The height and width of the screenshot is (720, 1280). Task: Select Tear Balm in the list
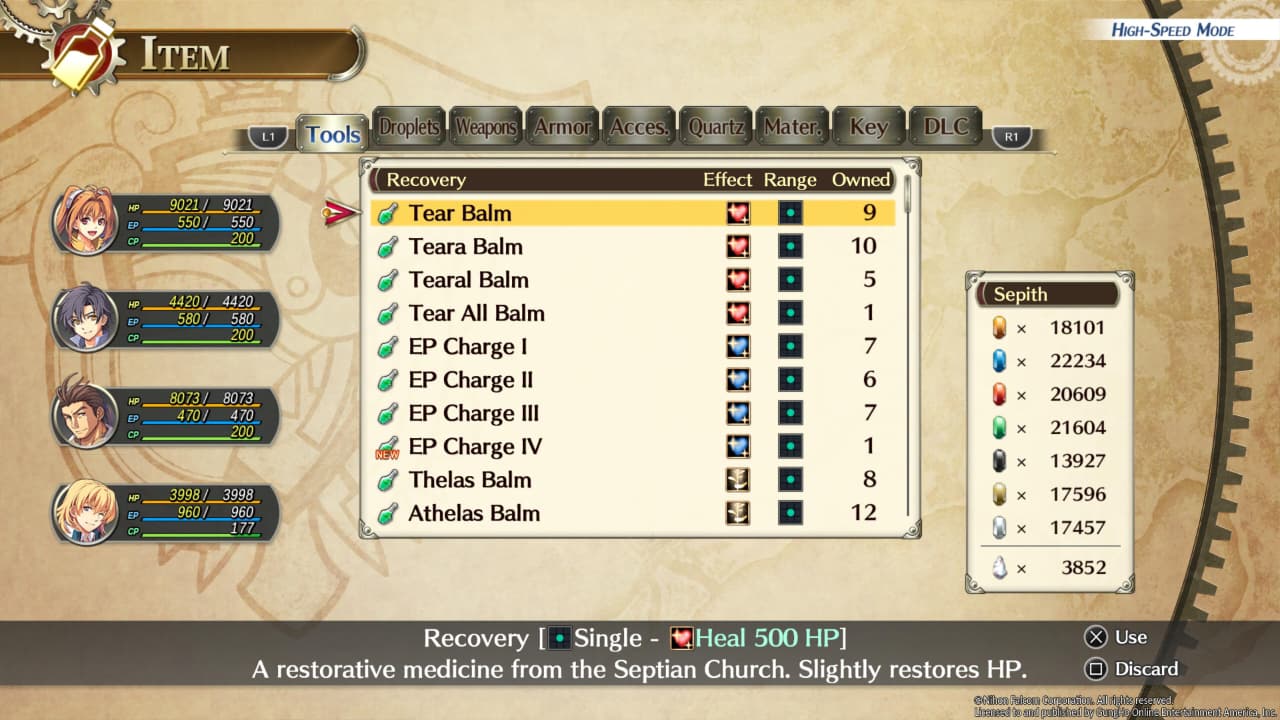coord(460,213)
